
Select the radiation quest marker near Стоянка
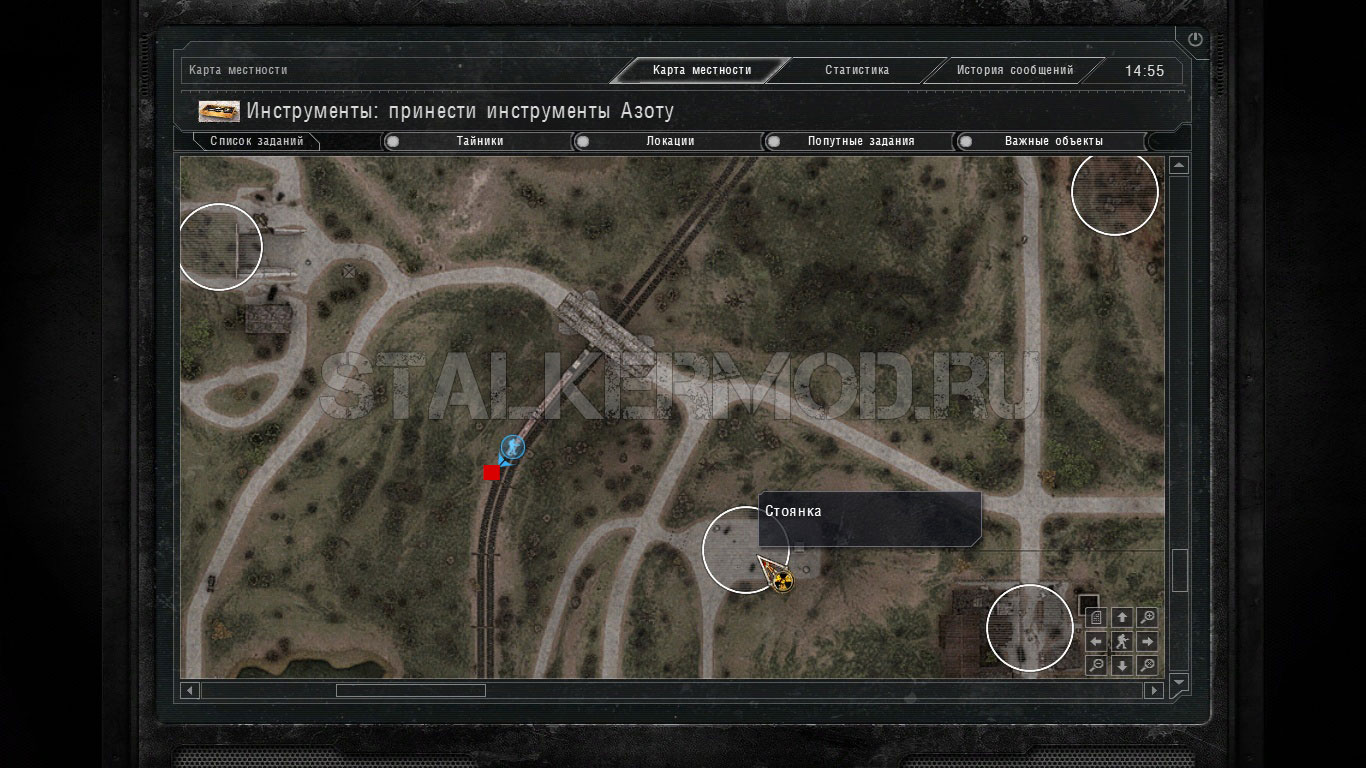pos(783,579)
